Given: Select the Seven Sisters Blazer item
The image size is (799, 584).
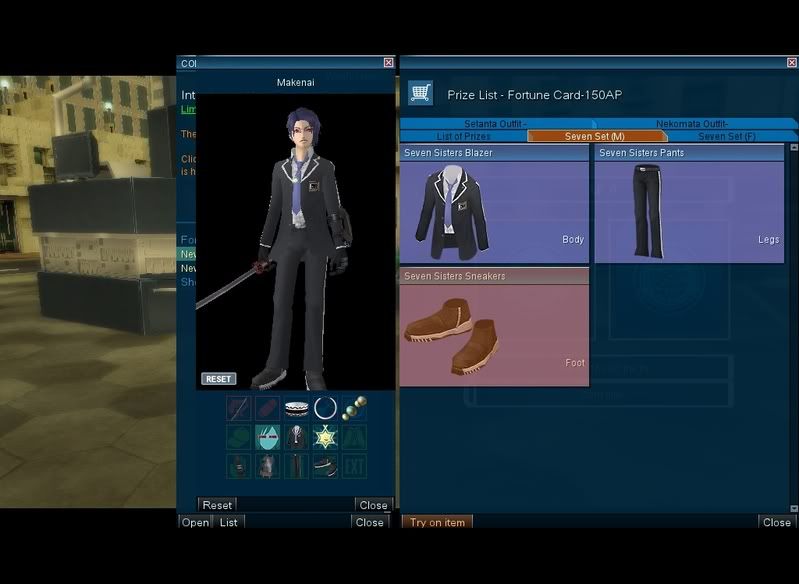Looking at the screenshot, I should click(x=494, y=206).
